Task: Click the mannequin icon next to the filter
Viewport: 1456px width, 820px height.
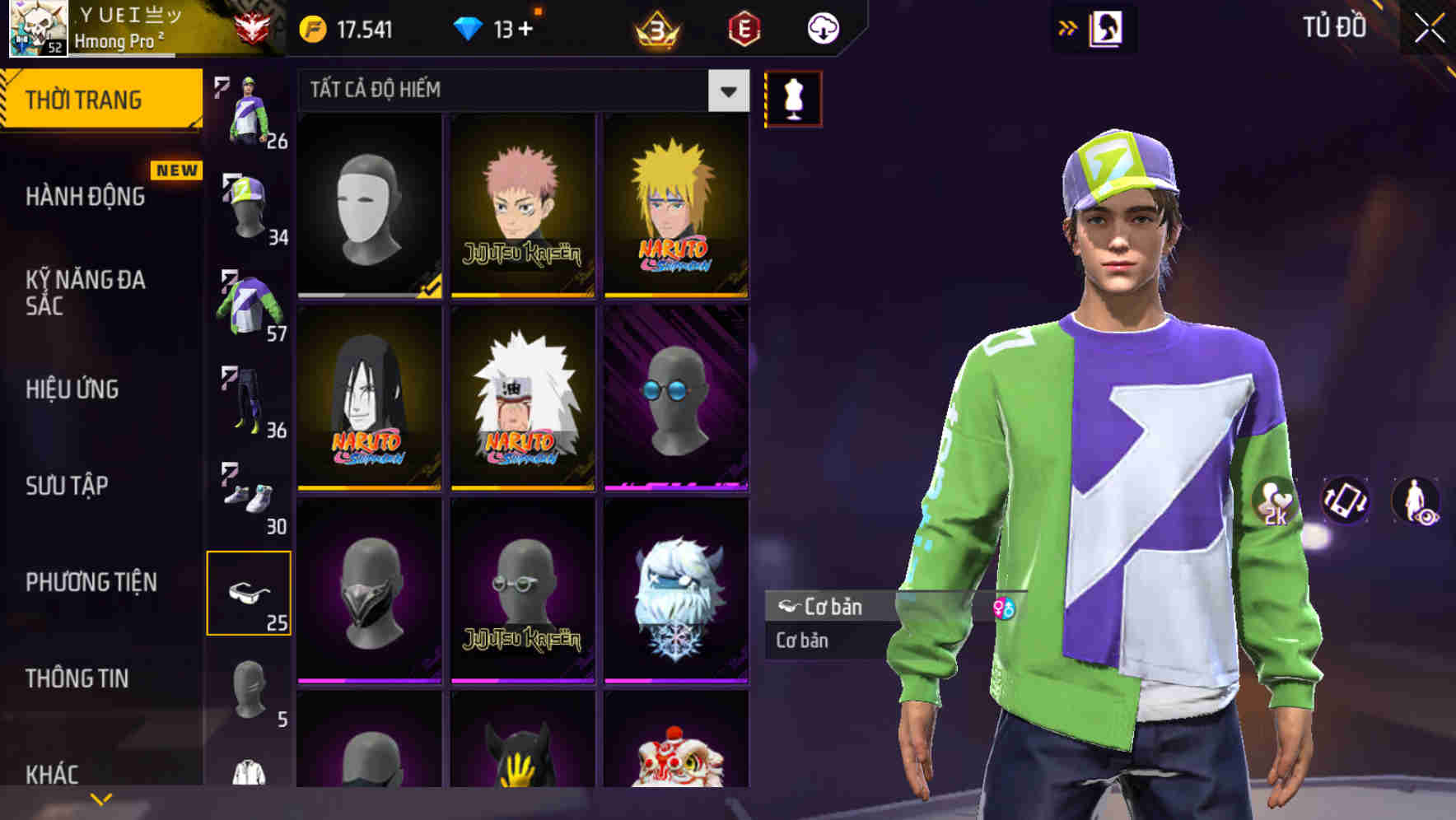Action: coord(791,96)
